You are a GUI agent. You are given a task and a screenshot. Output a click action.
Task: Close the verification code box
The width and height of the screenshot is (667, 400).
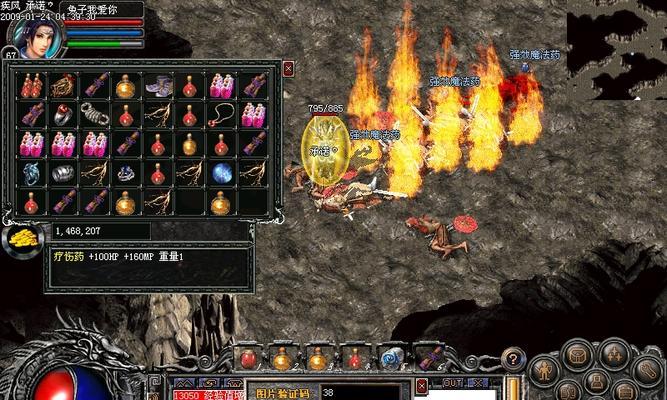(x=422, y=384)
